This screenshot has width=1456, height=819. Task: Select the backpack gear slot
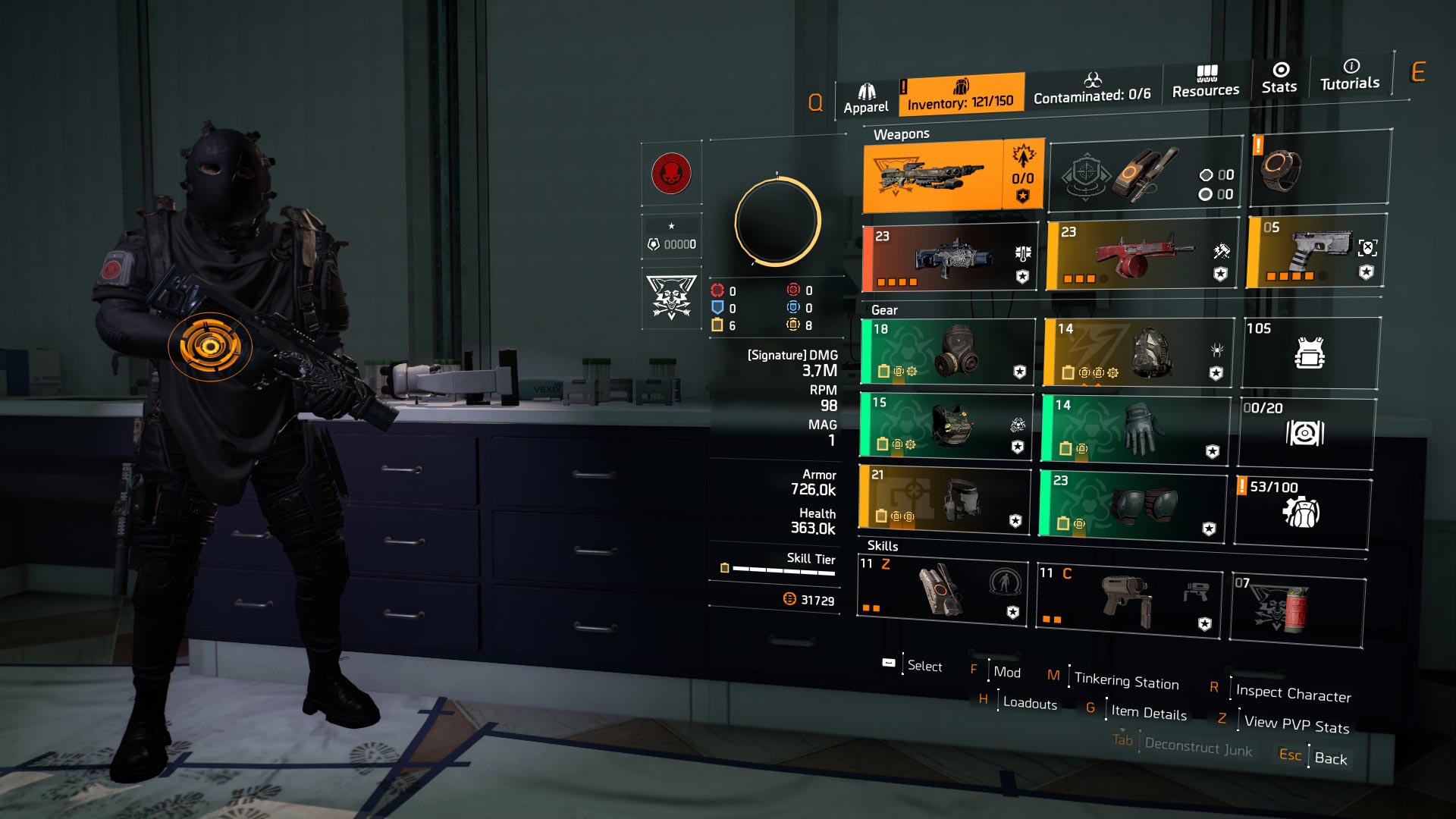point(1137,353)
